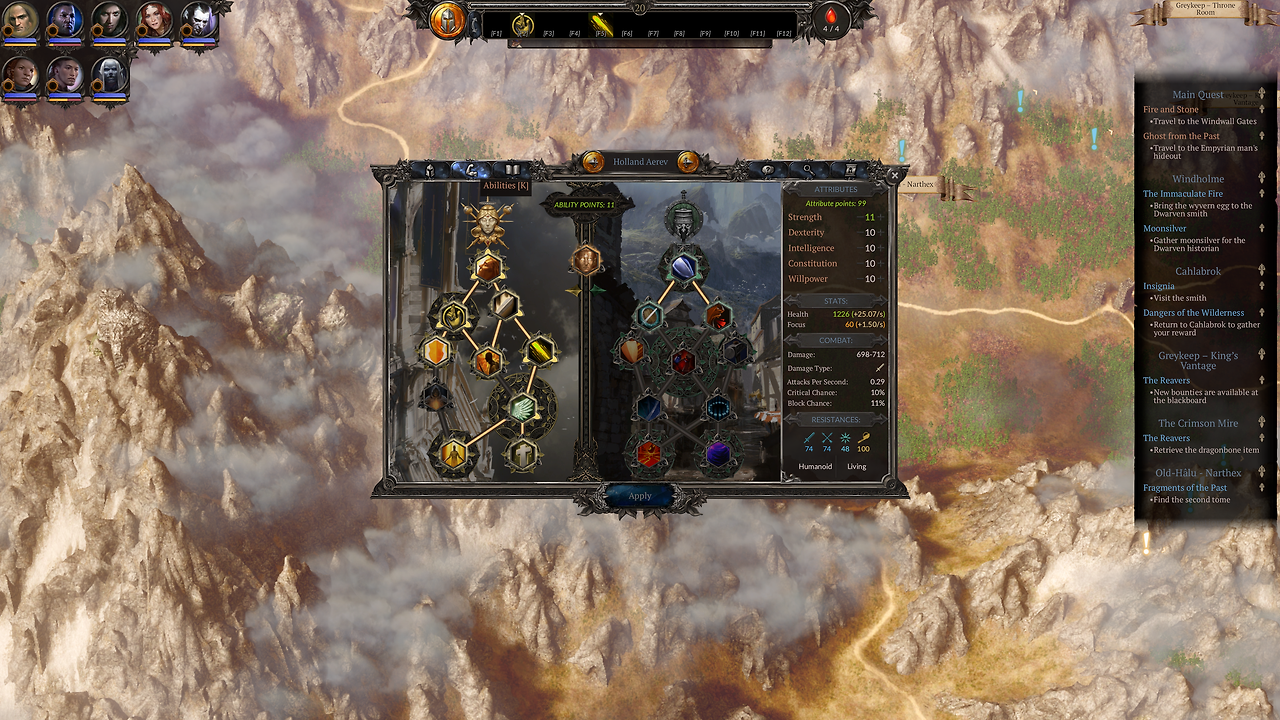Activate the yellow slash hotbar ability
Viewport: 1280px width, 720px height.
600,22
